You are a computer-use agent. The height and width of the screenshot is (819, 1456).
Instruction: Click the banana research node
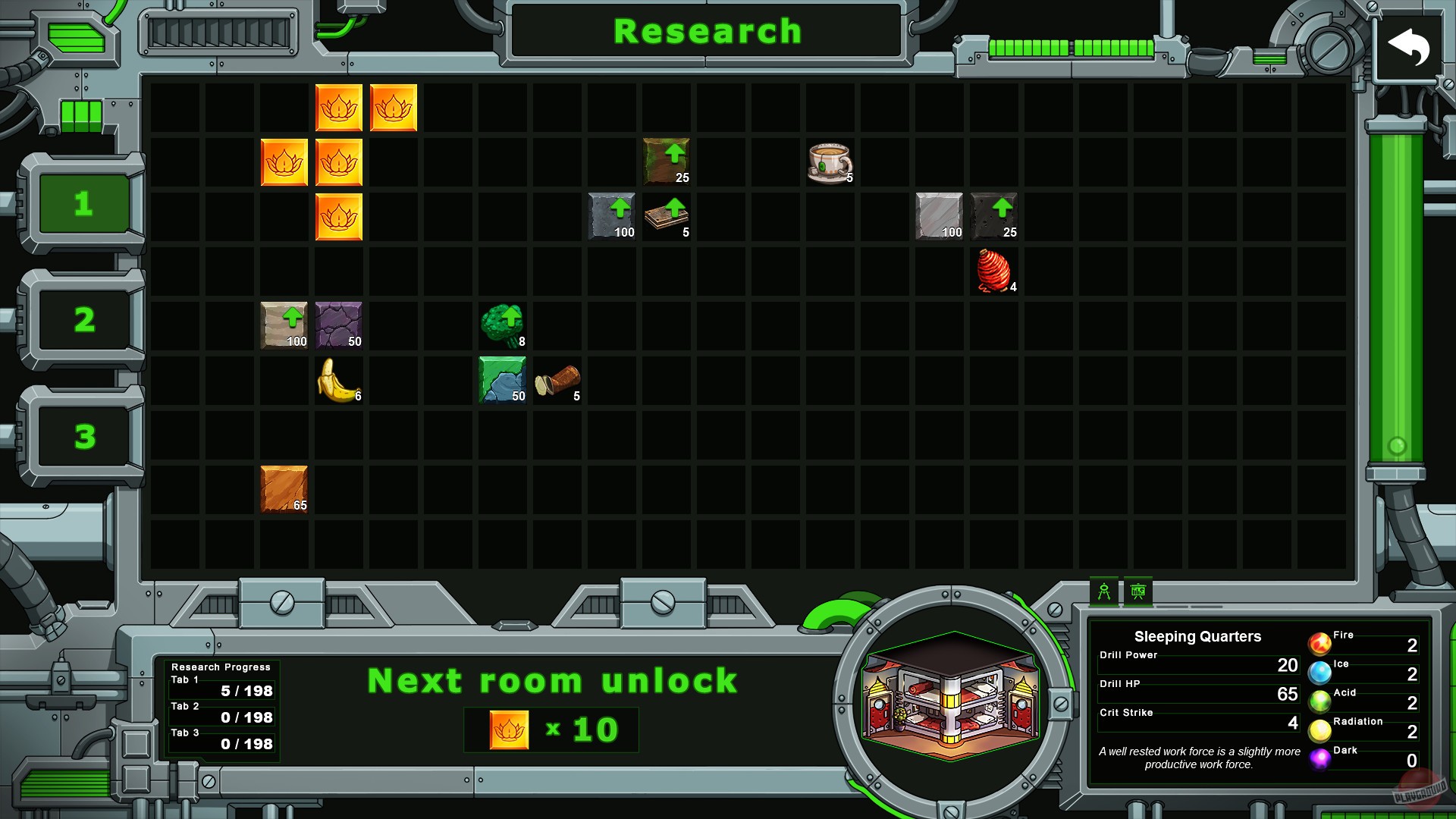[339, 381]
